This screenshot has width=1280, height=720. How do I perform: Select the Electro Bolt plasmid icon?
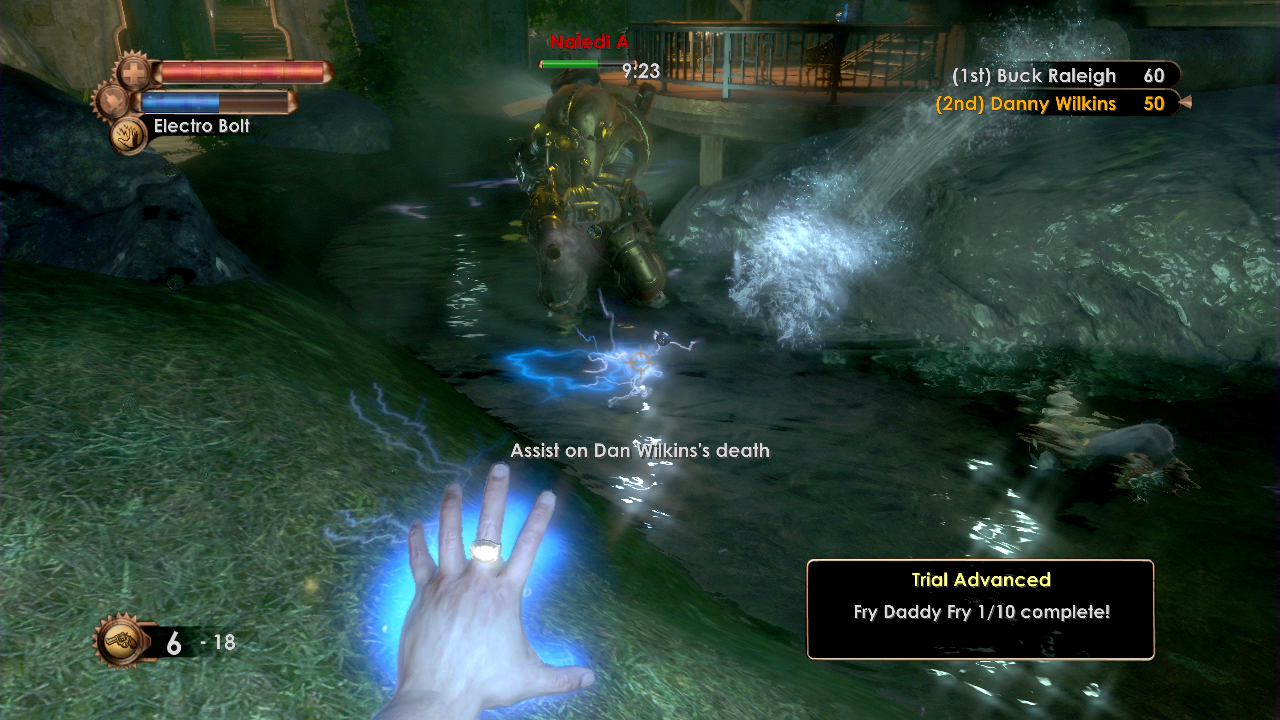(x=129, y=134)
